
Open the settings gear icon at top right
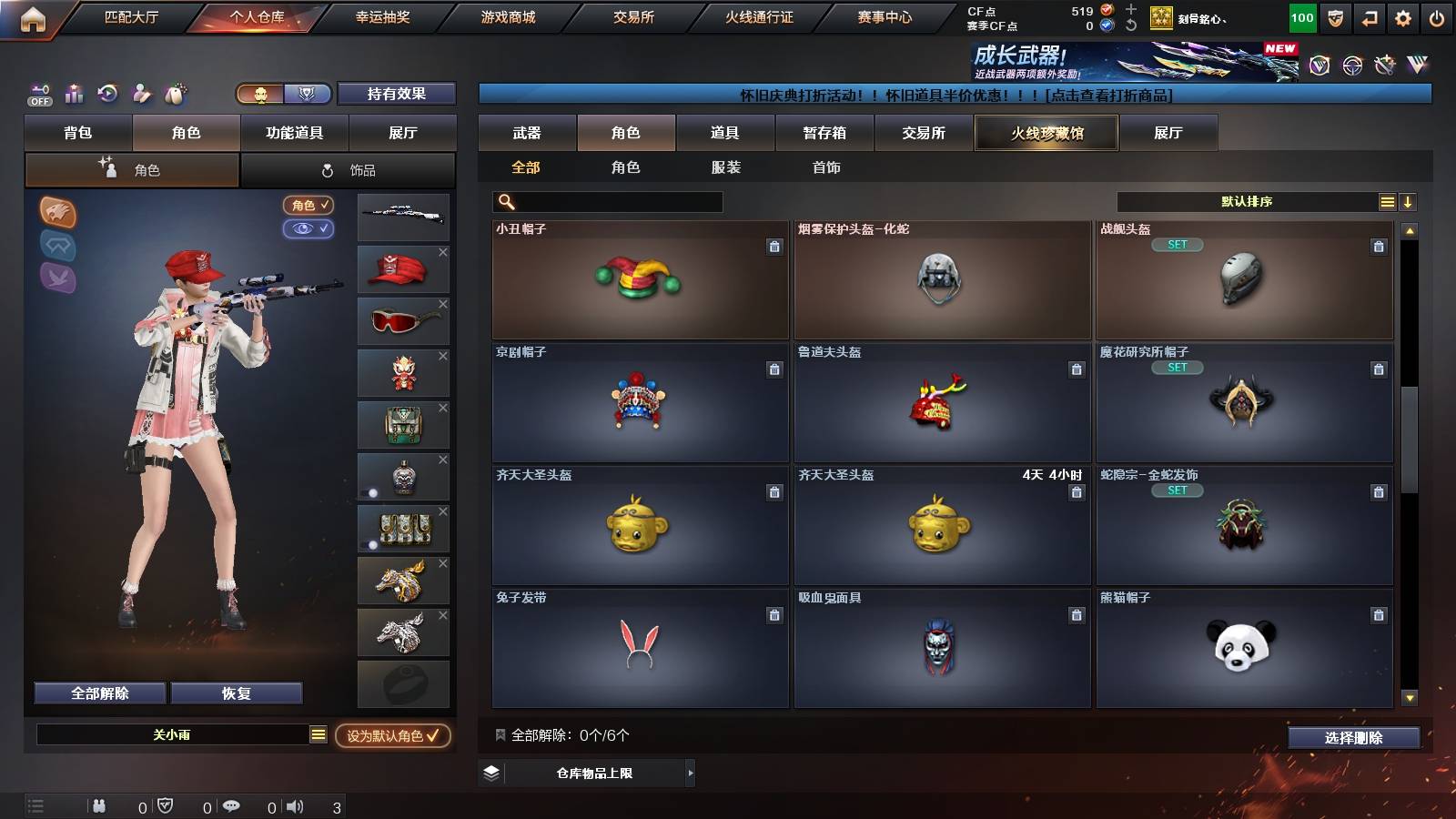pos(1404,16)
